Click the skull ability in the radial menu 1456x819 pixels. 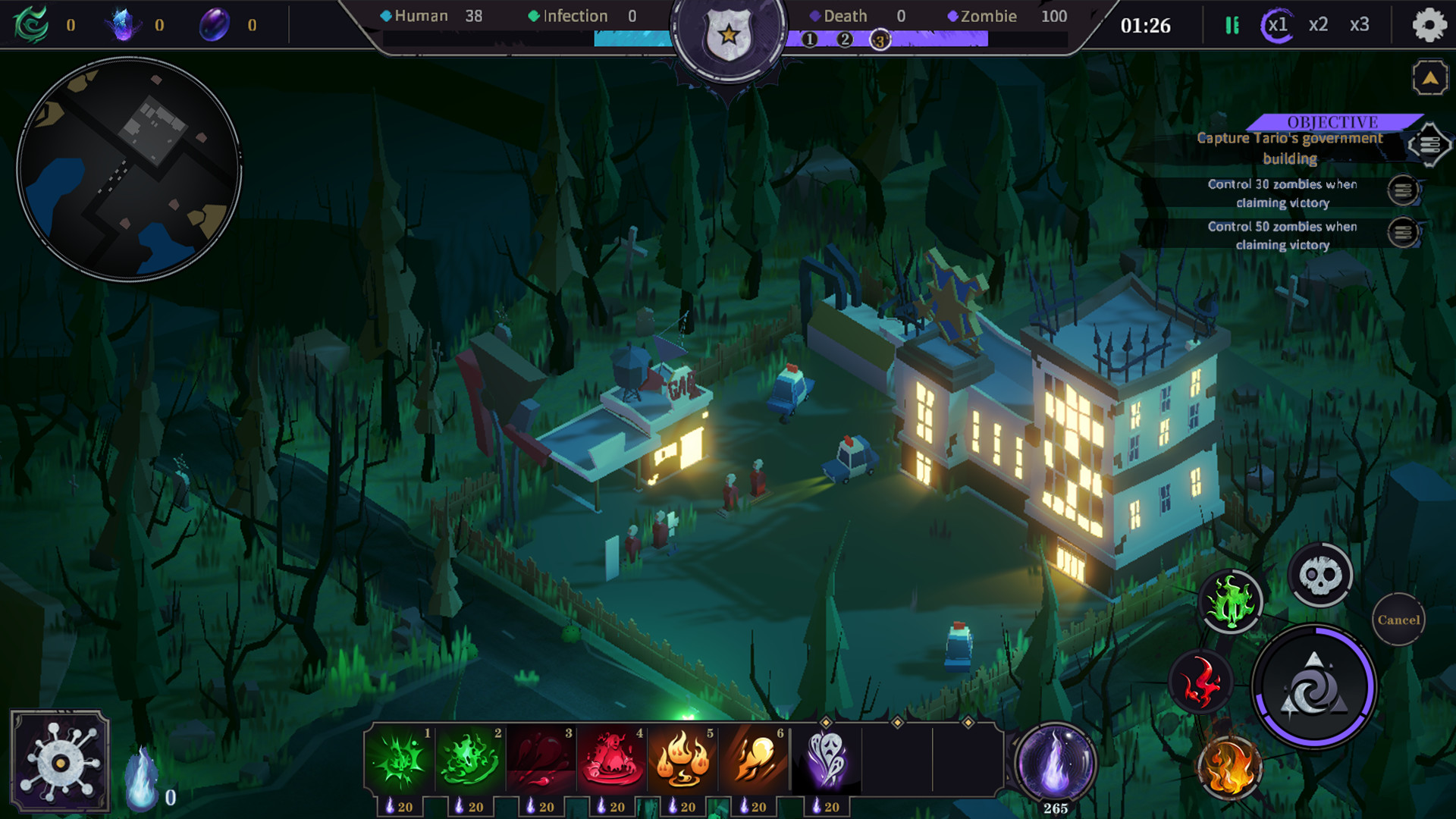click(1319, 575)
